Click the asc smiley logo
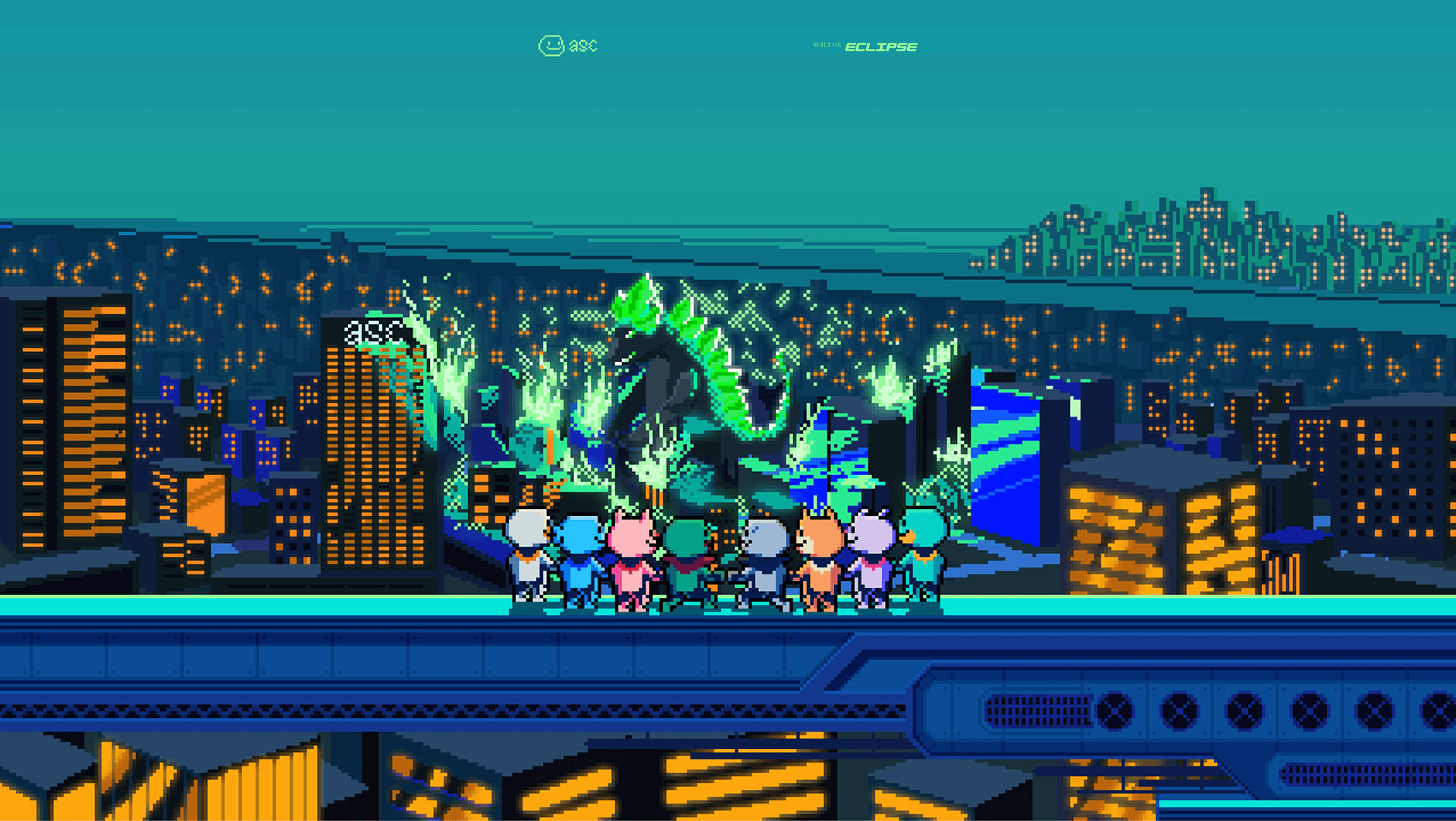This screenshot has width=1456, height=821. pyautogui.click(x=567, y=46)
